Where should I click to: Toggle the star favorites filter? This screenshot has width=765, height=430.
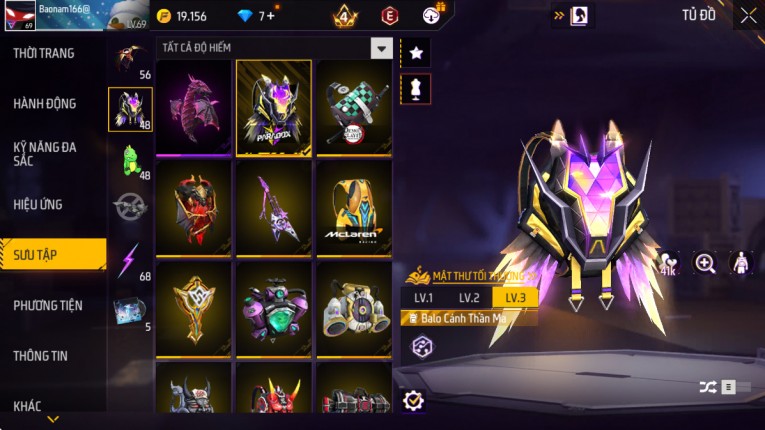(415, 52)
